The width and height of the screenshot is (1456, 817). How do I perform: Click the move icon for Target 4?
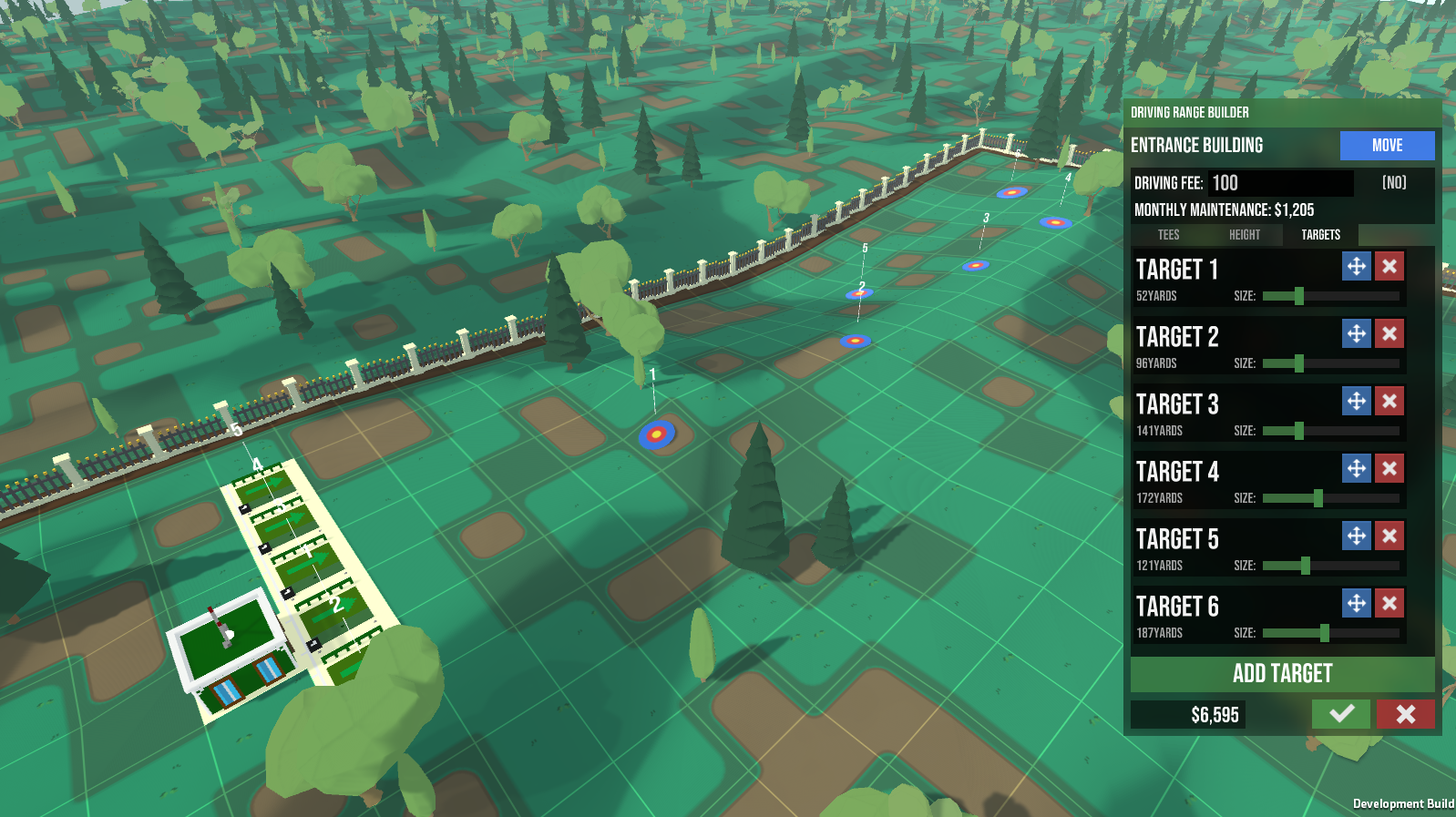(x=1356, y=468)
